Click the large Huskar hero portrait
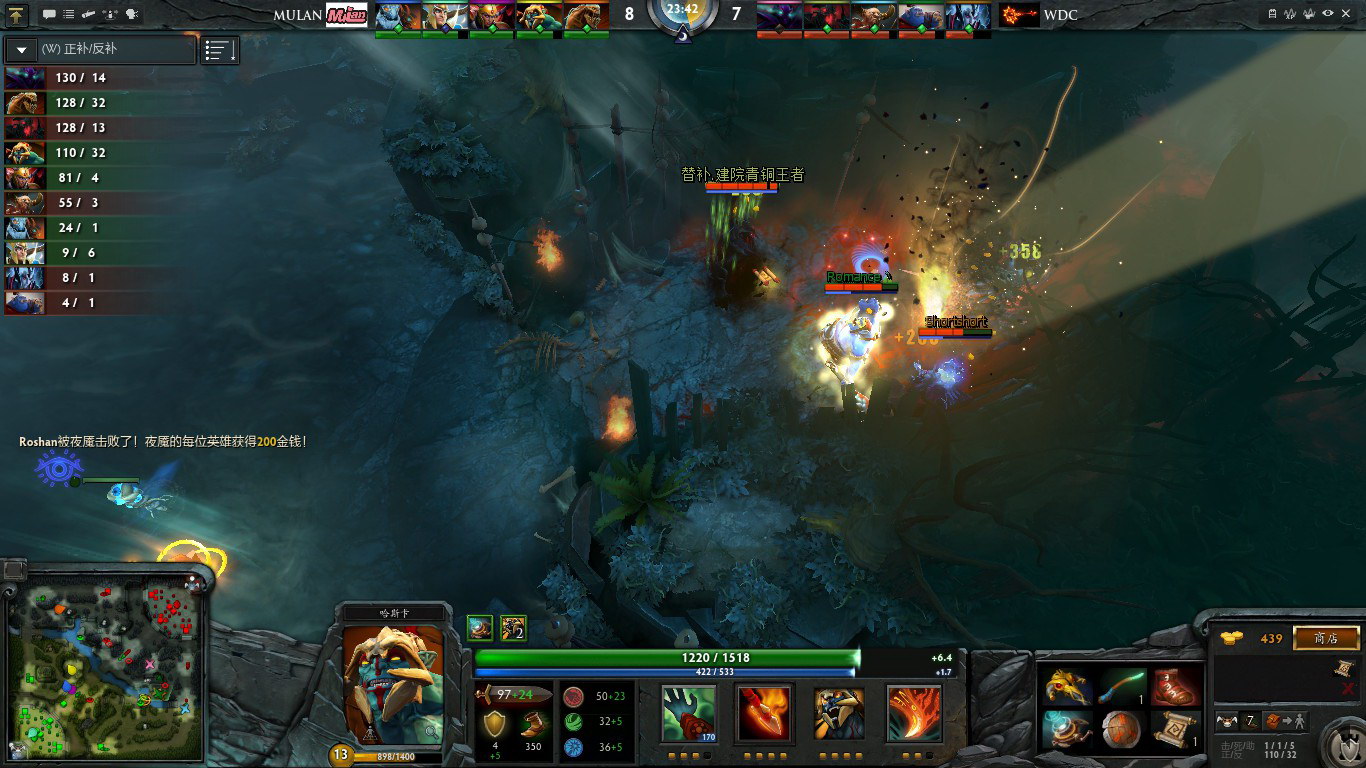 click(x=393, y=684)
